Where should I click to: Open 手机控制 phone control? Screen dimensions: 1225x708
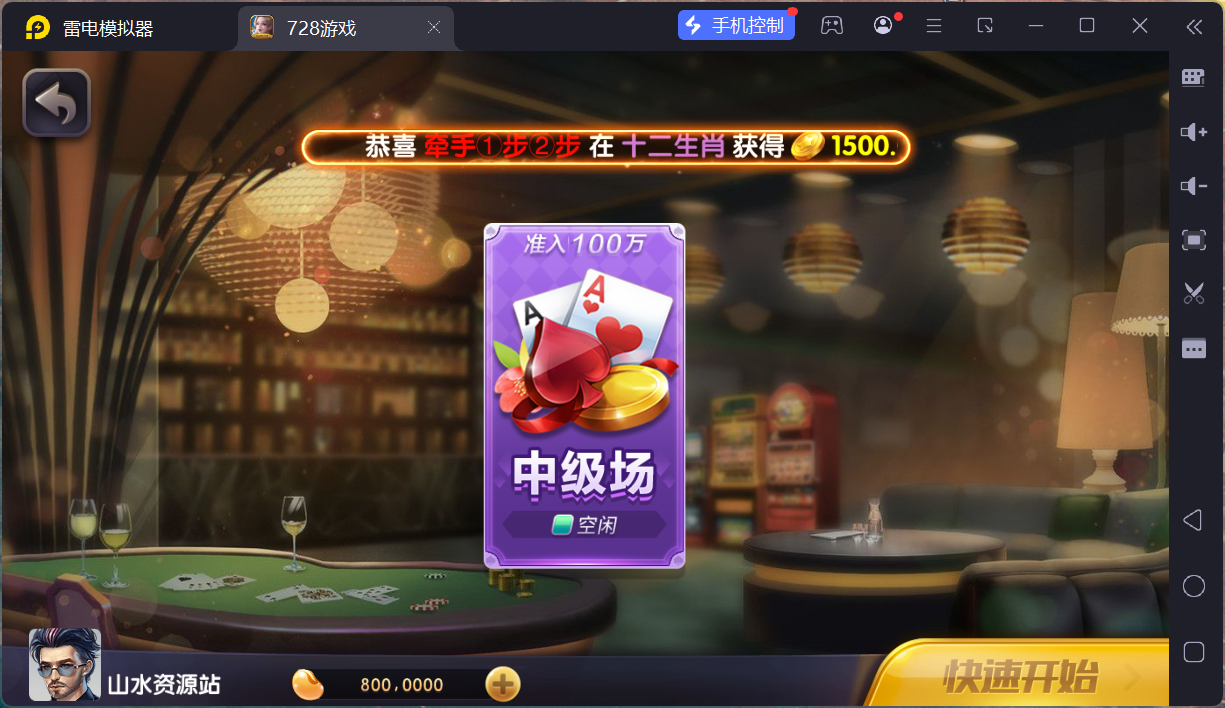tap(736, 26)
